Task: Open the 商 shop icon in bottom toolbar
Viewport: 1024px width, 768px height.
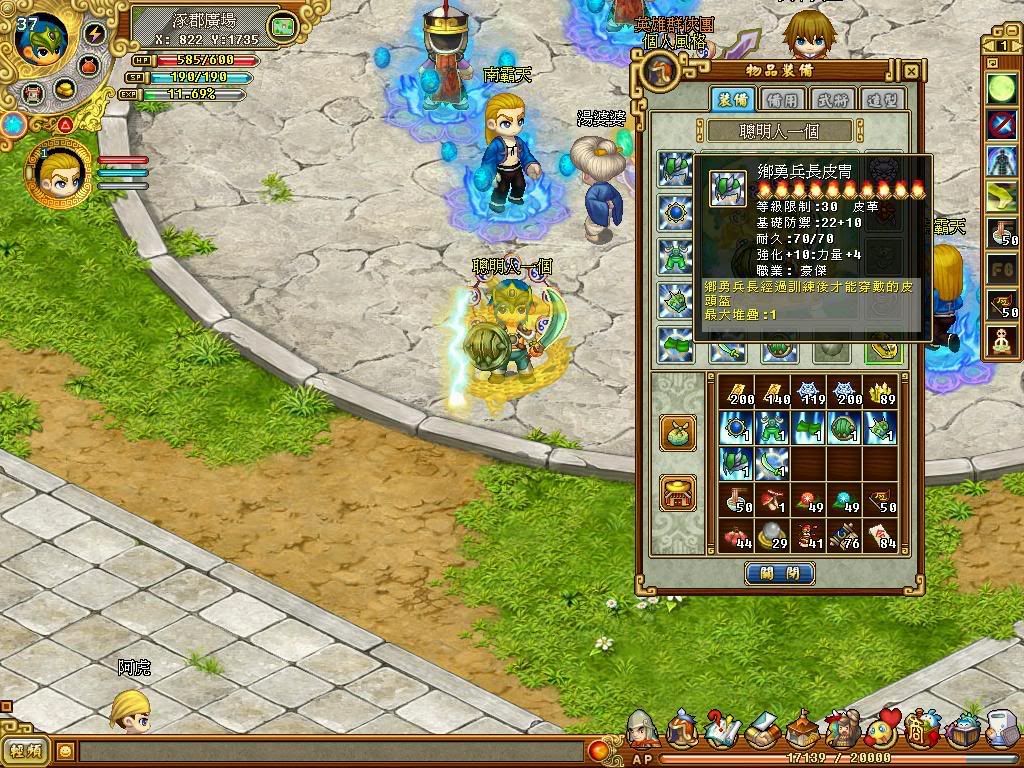Action: [x=919, y=734]
